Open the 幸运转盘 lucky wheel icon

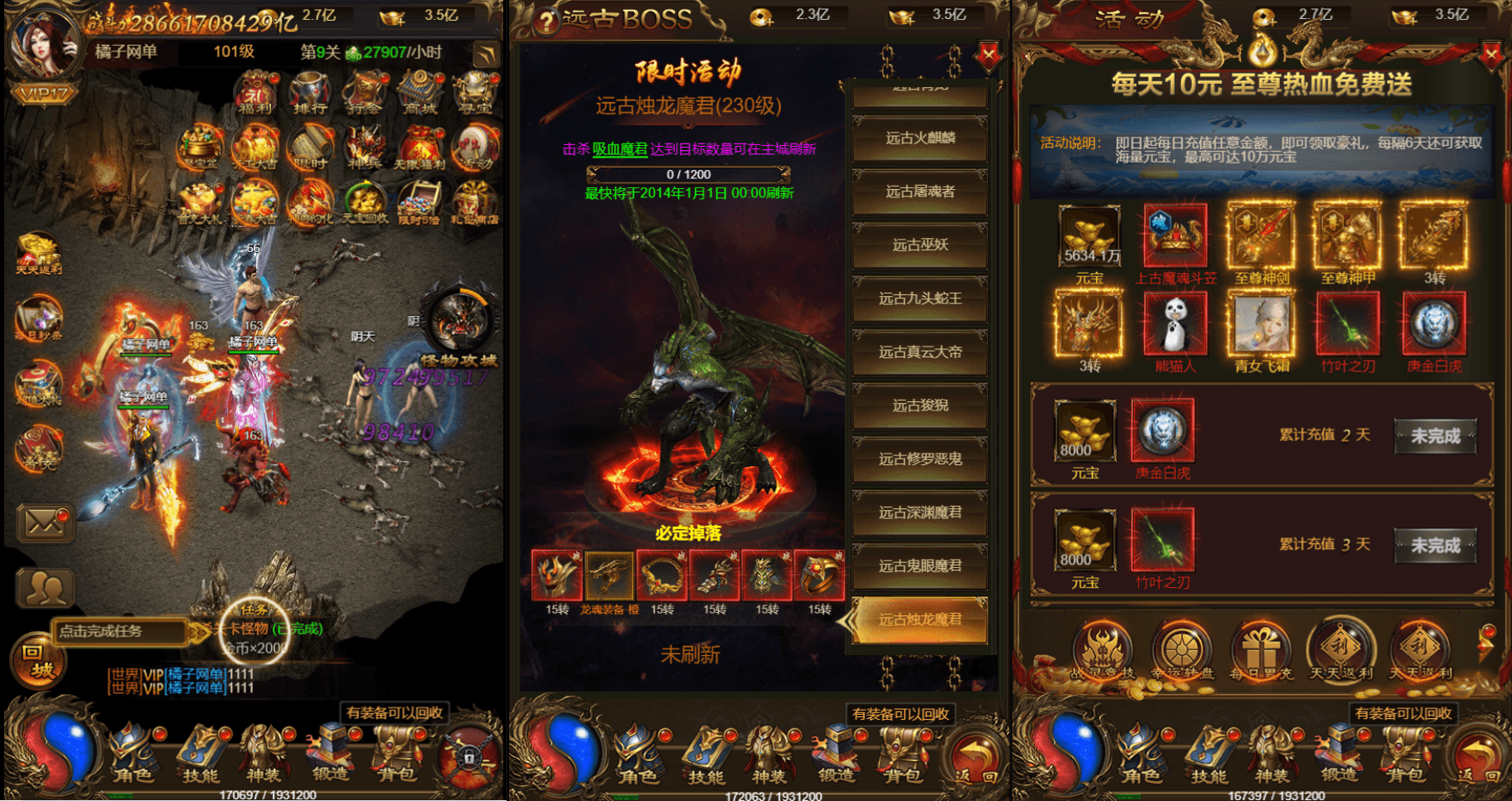tap(1180, 652)
